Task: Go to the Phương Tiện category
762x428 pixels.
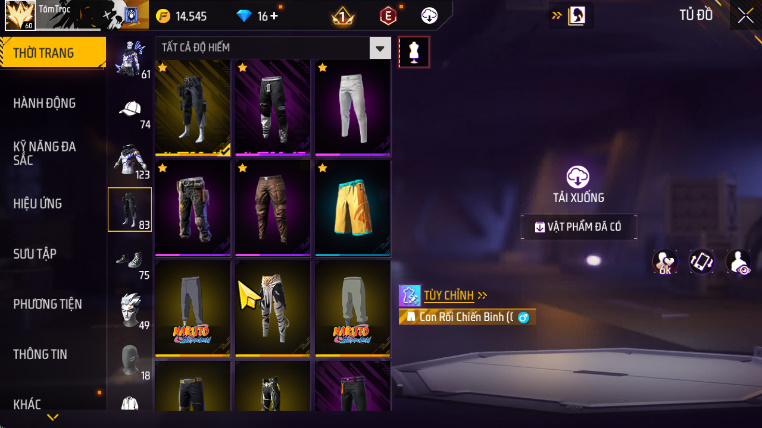Action: point(48,303)
